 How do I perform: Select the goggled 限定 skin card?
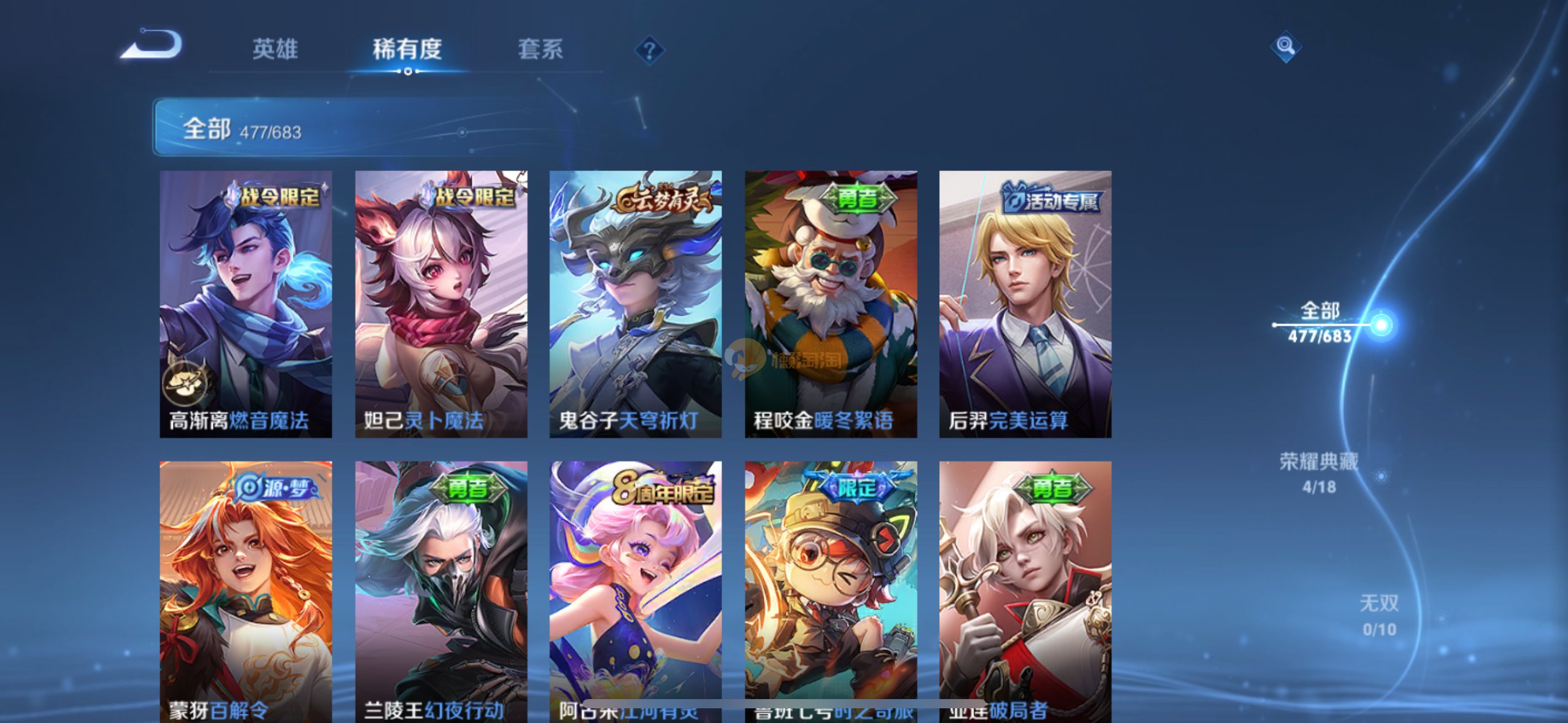coord(831,589)
